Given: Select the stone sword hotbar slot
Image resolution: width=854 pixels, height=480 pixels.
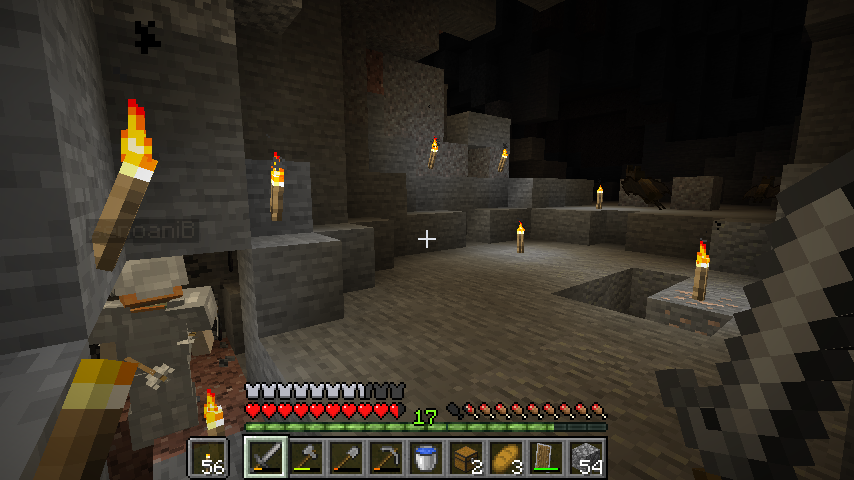Looking at the screenshot, I should point(266,458).
